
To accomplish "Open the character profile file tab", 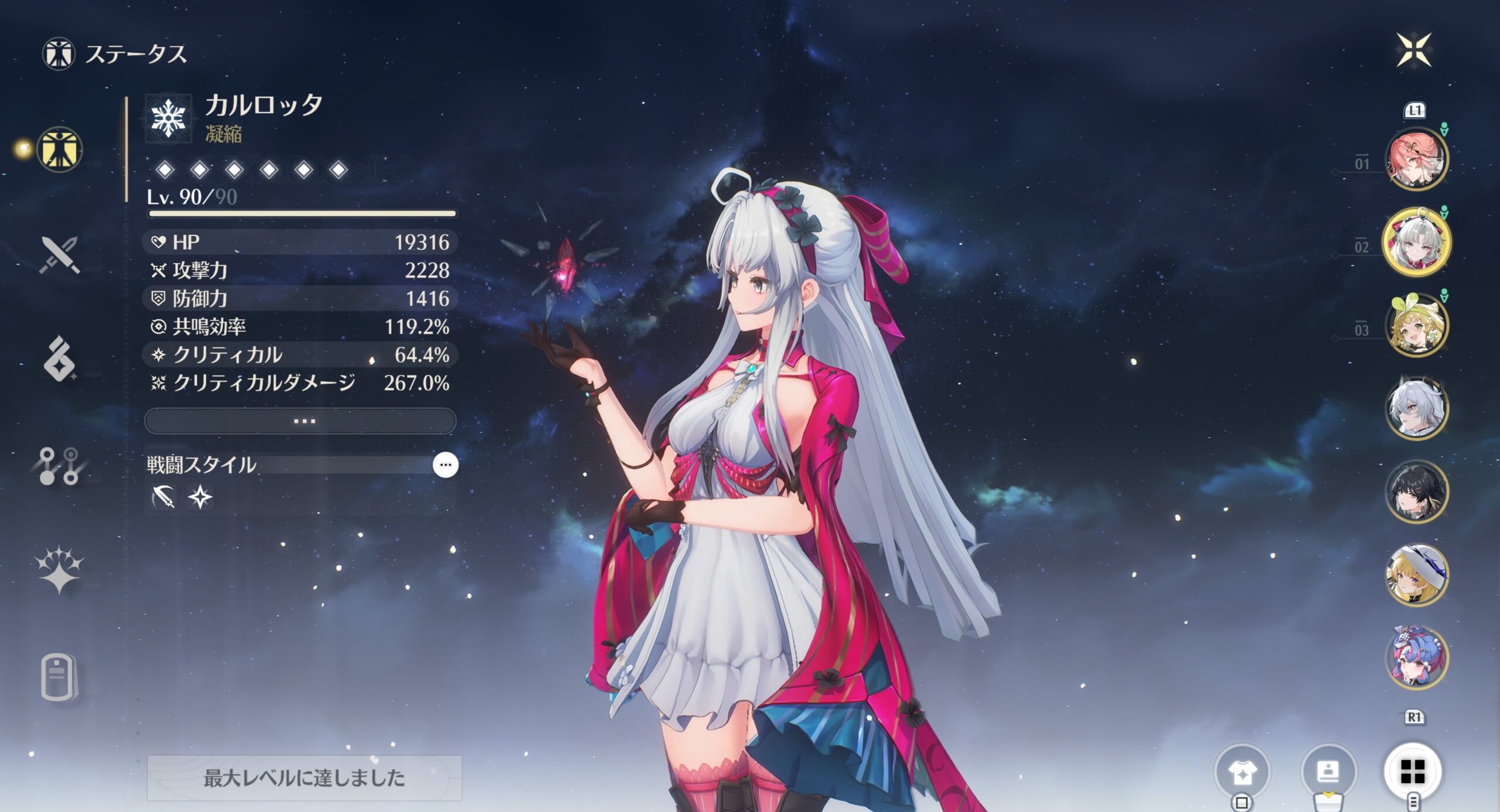I will pos(59,677).
